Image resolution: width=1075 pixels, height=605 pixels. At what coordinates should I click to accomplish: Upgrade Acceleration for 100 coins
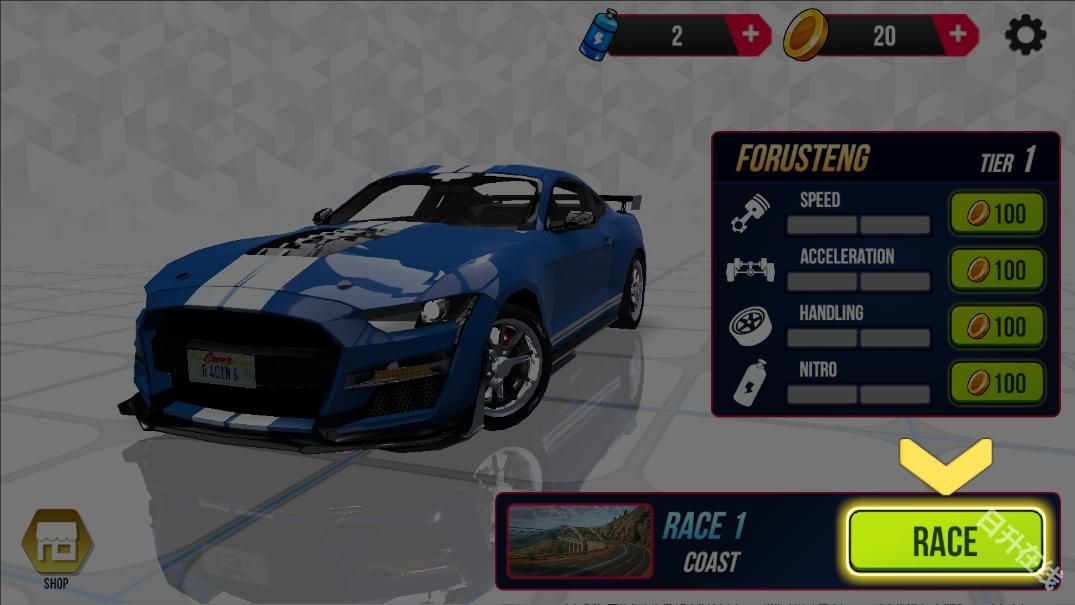point(996,270)
